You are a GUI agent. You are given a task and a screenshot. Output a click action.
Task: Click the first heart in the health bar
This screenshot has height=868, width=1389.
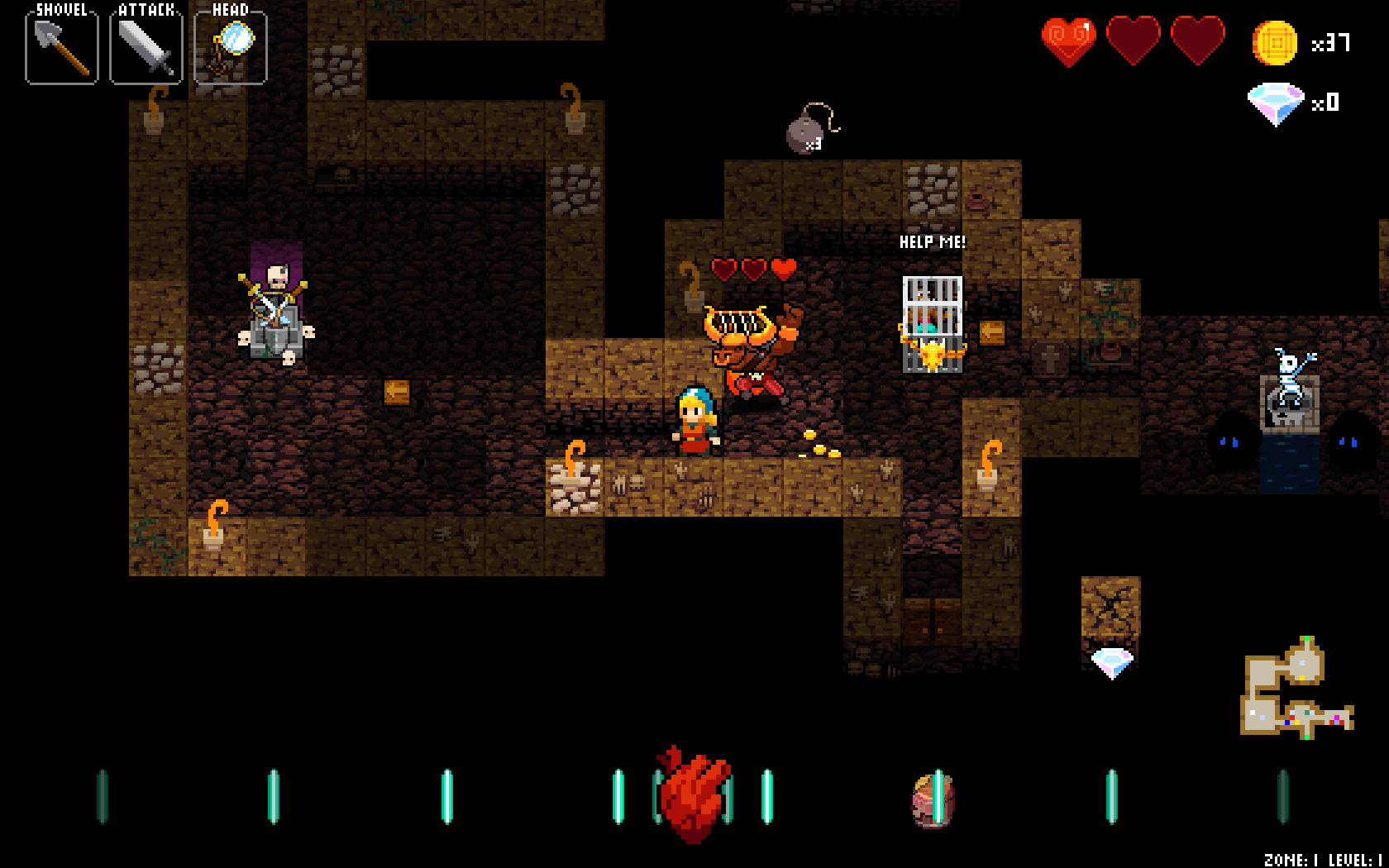click(1070, 41)
